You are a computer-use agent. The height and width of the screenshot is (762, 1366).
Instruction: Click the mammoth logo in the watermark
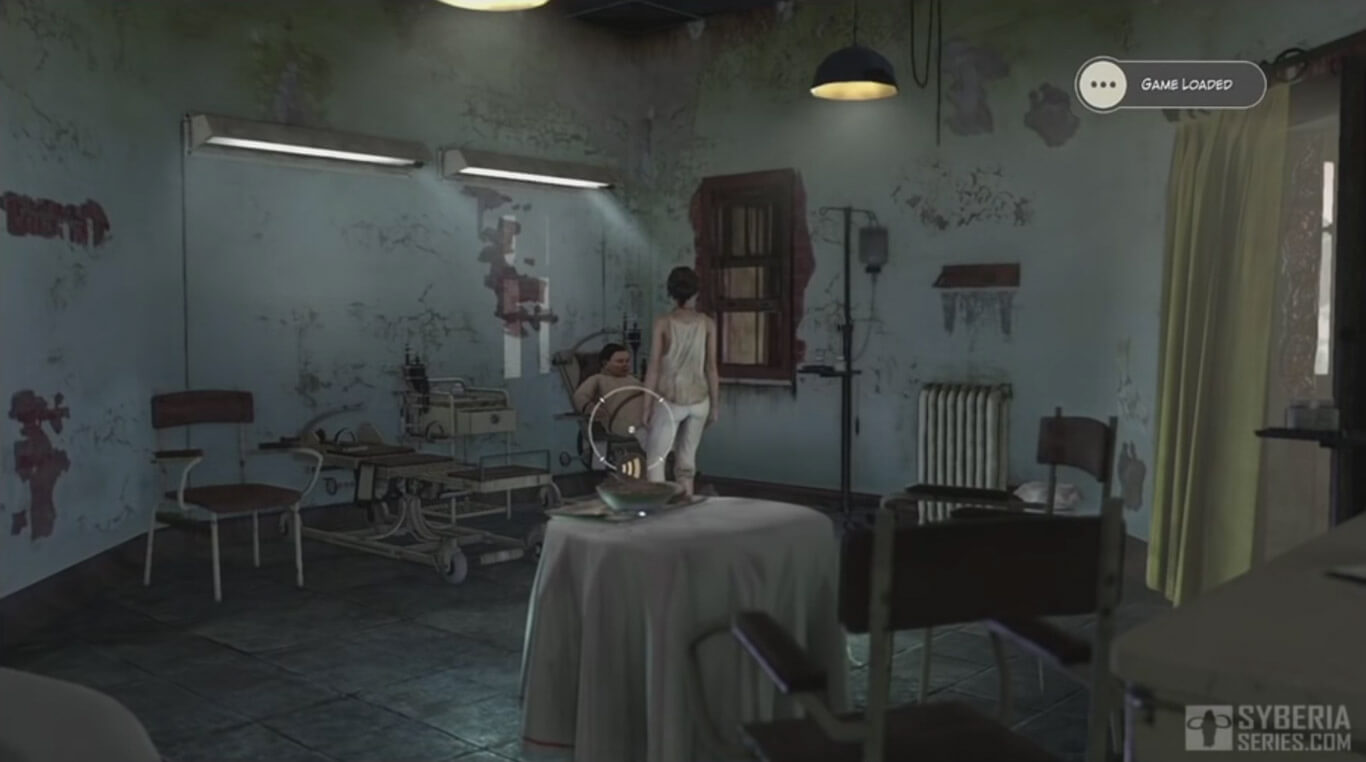pyautogui.click(x=1209, y=726)
